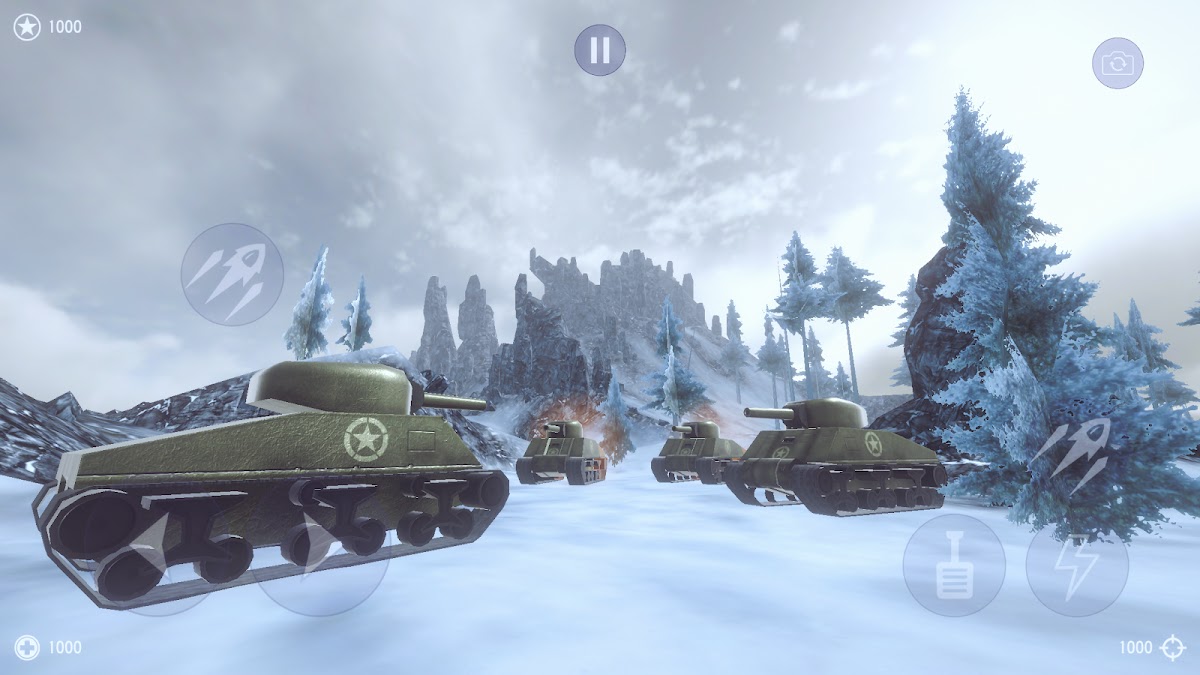1200x675 pixels.
Task: Activate the lightning bolt boost button
Action: (1077, 566)
